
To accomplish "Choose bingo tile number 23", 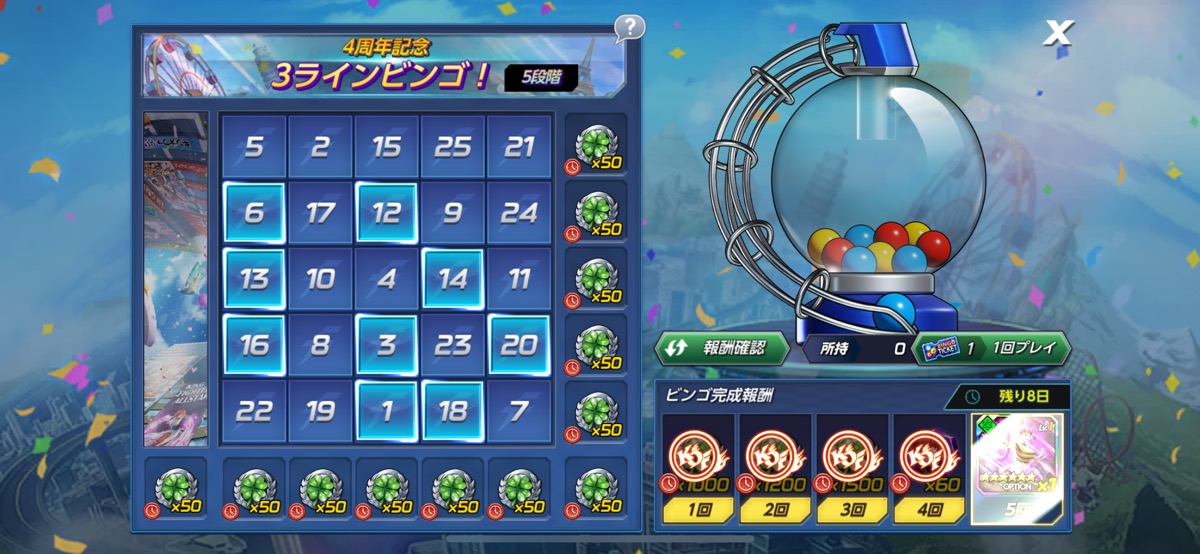I will point(453,345).
